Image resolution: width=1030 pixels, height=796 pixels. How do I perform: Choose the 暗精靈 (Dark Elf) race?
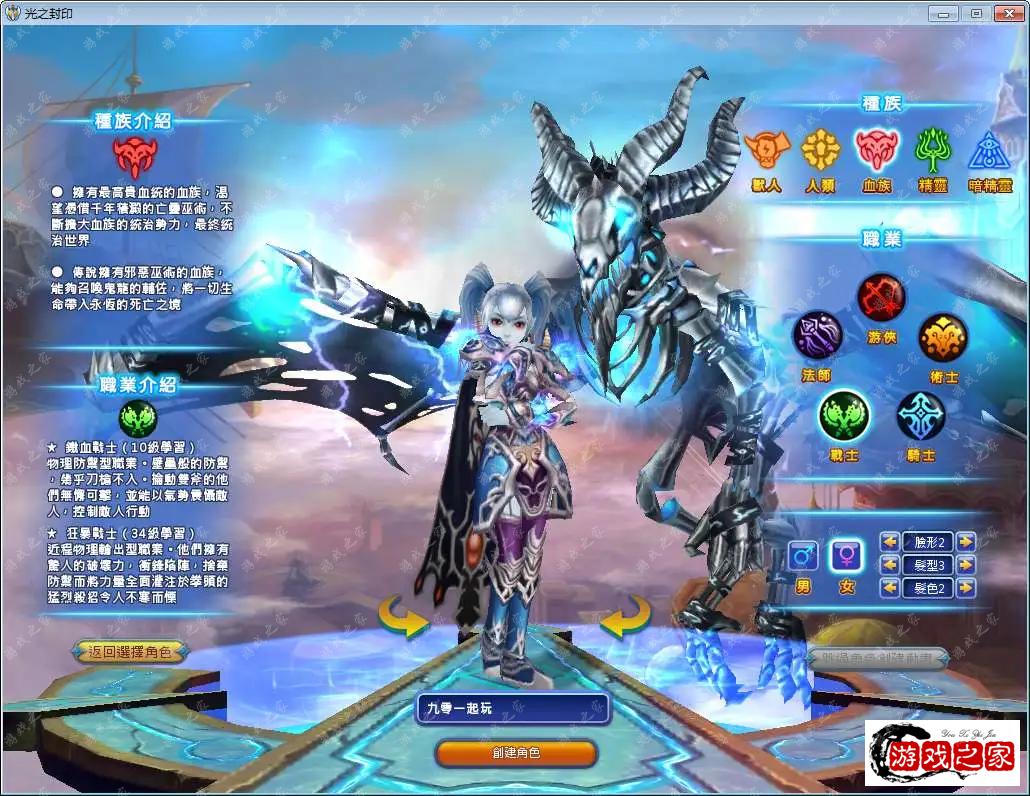pyautogui.click(x=989, y=150)
